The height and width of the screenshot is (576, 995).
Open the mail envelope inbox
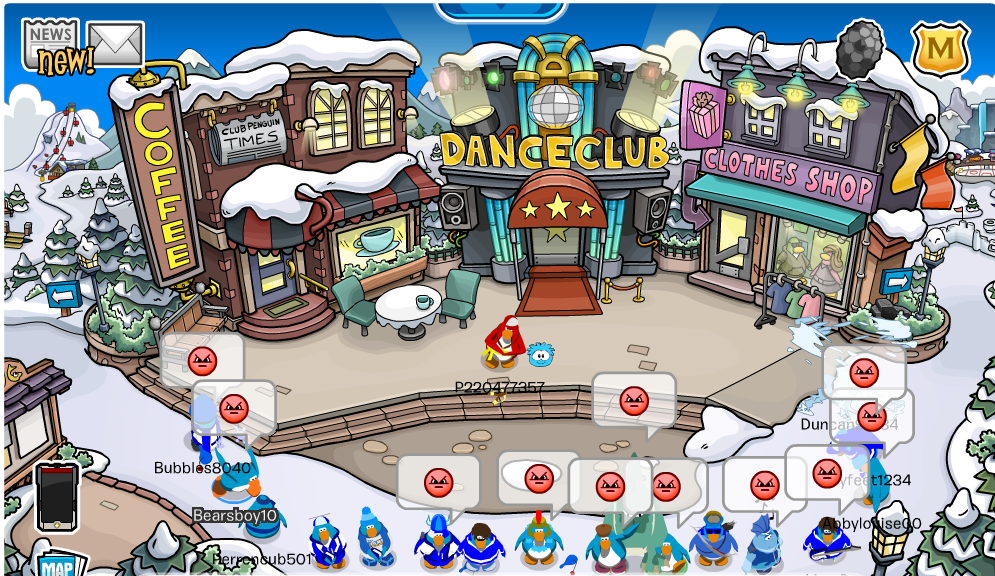(x=115, y=43)
